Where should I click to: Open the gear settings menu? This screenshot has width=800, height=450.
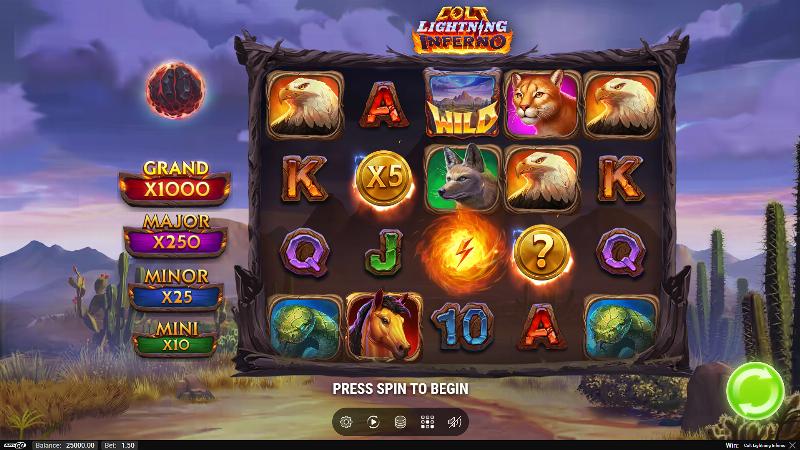pos(346,422)
